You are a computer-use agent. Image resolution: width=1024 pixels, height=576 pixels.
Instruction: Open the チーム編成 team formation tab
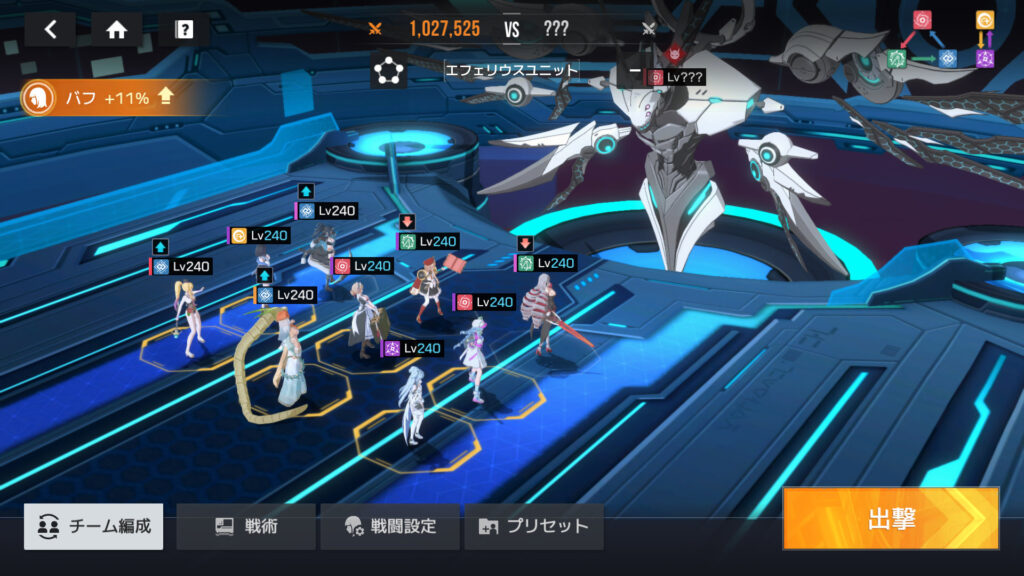[x=94, y=526]
